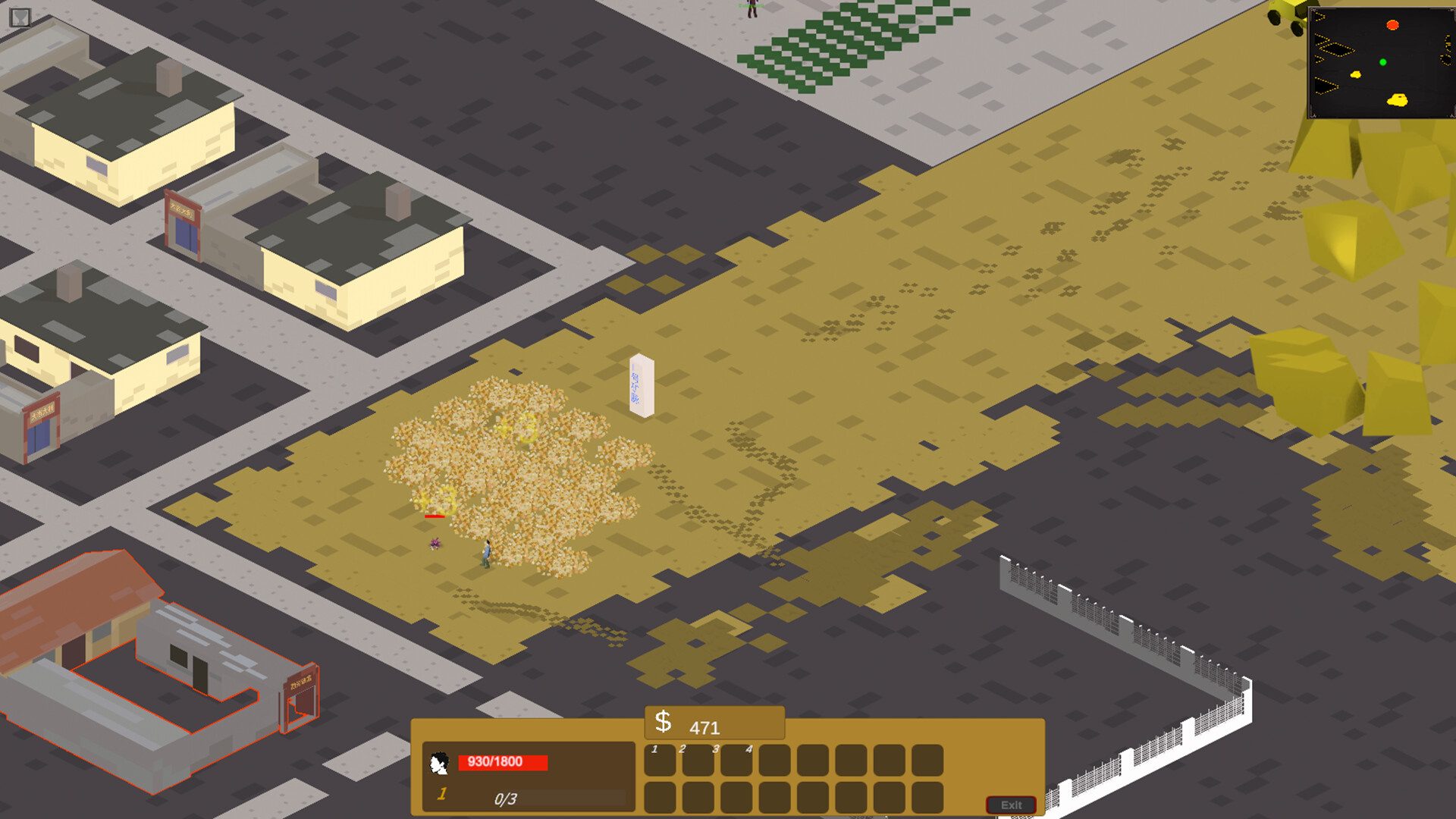Screen dimensions: 1456x819
Task: Click the dollar sign money icon
Action: coord(664,721)
